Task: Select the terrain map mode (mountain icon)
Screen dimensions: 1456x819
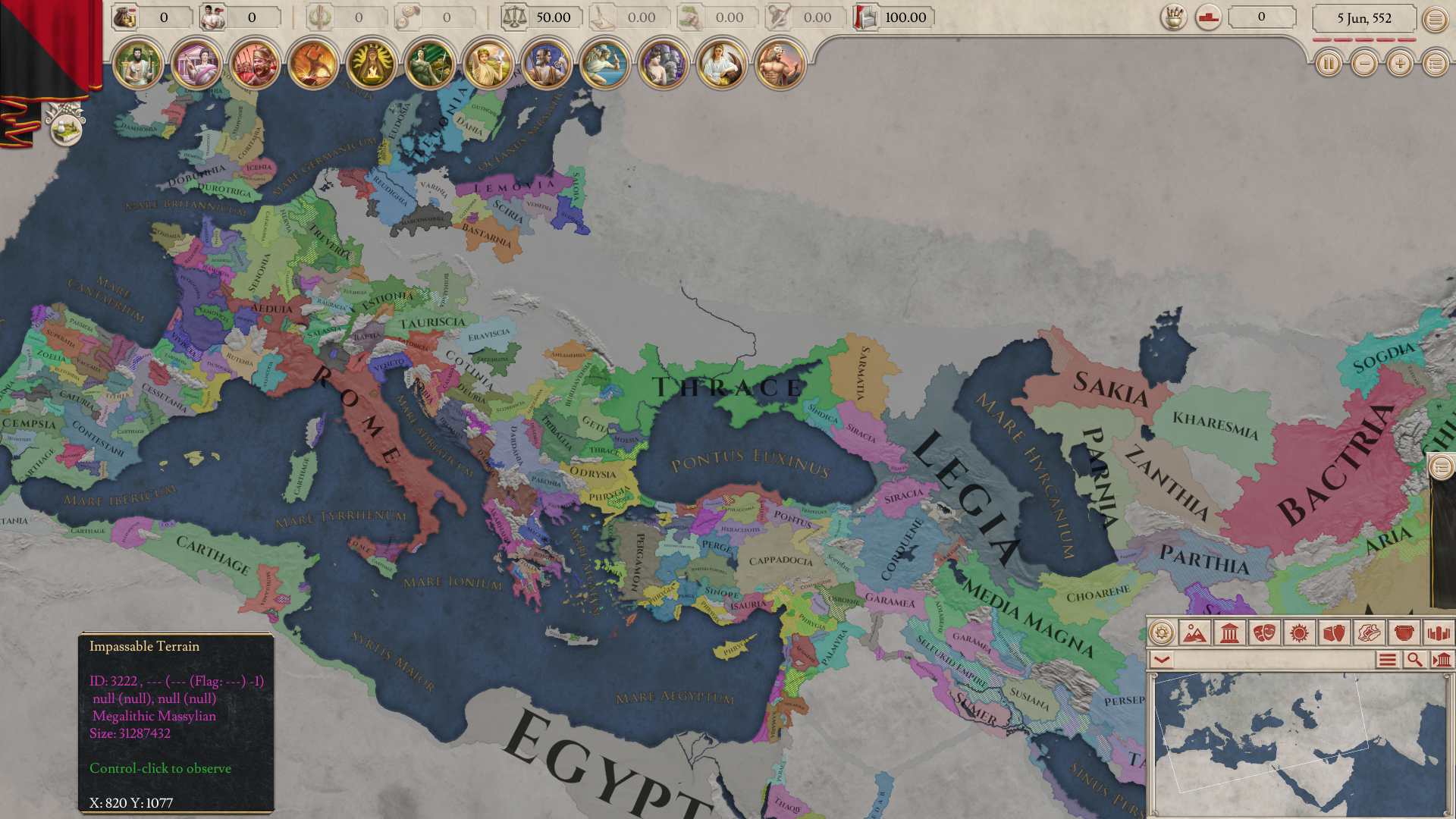Action: (x=1194, y=632)
